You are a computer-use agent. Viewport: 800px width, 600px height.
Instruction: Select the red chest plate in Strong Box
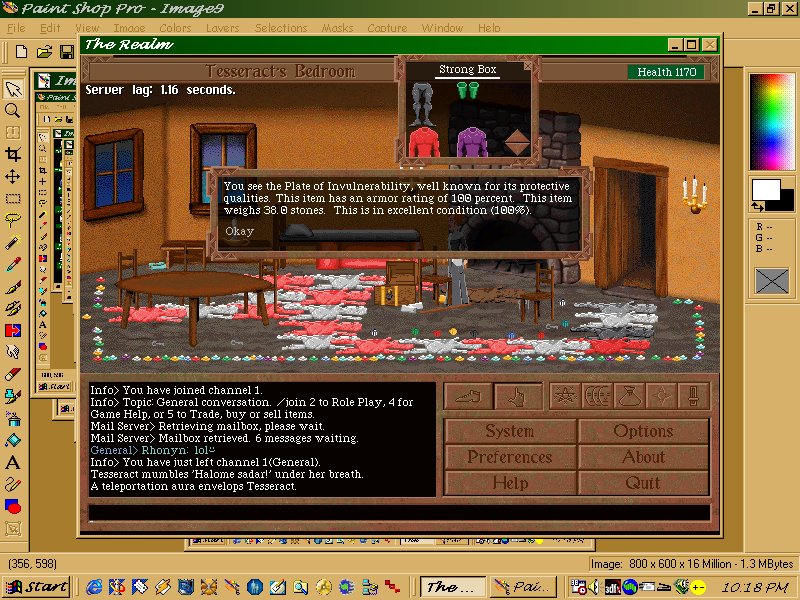click(423, 141)
